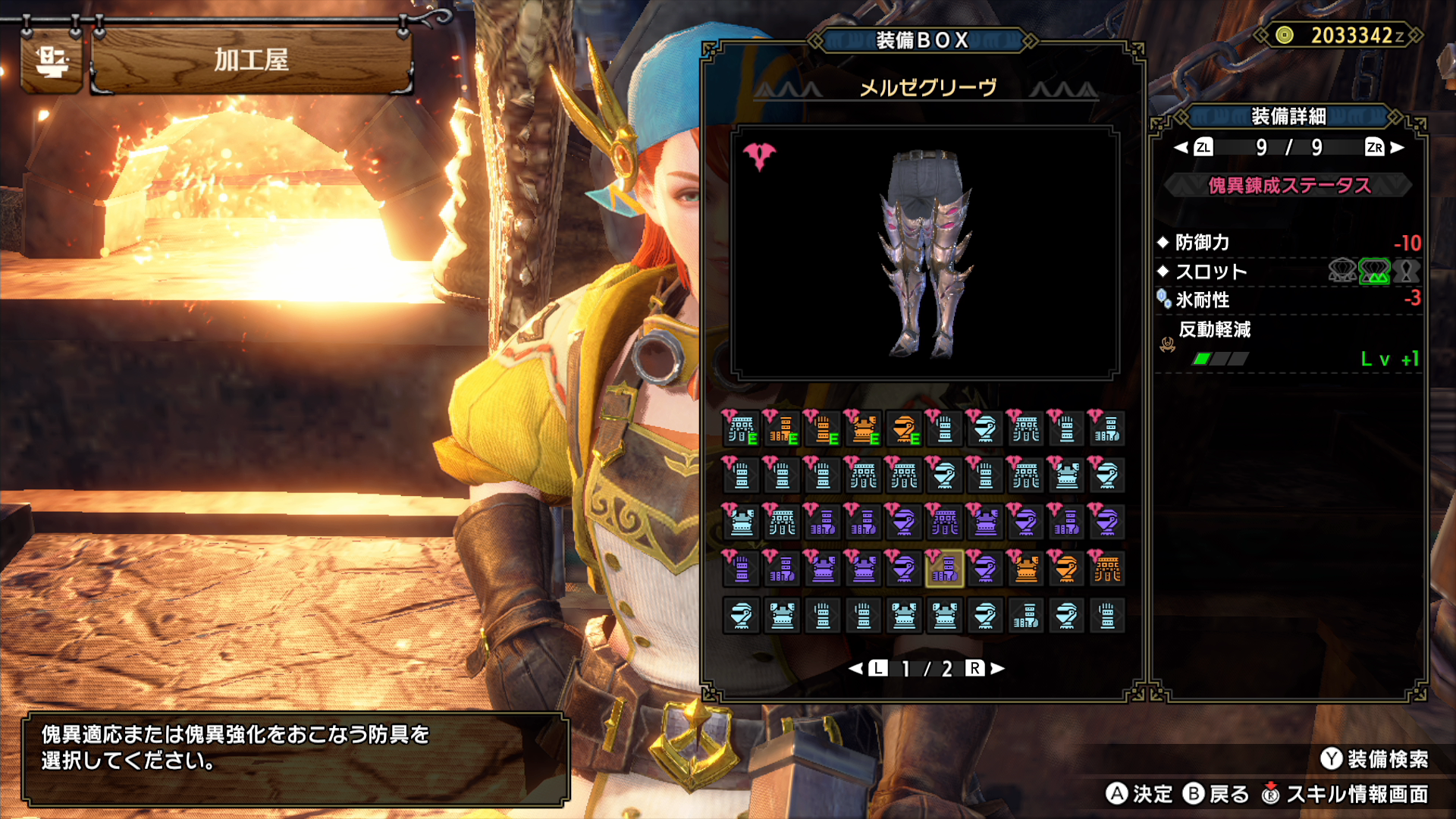The height and width of the screenshot is (819, 1456).
Task: Pick the equipped orange arm guard
Action: tap(822, 429)
